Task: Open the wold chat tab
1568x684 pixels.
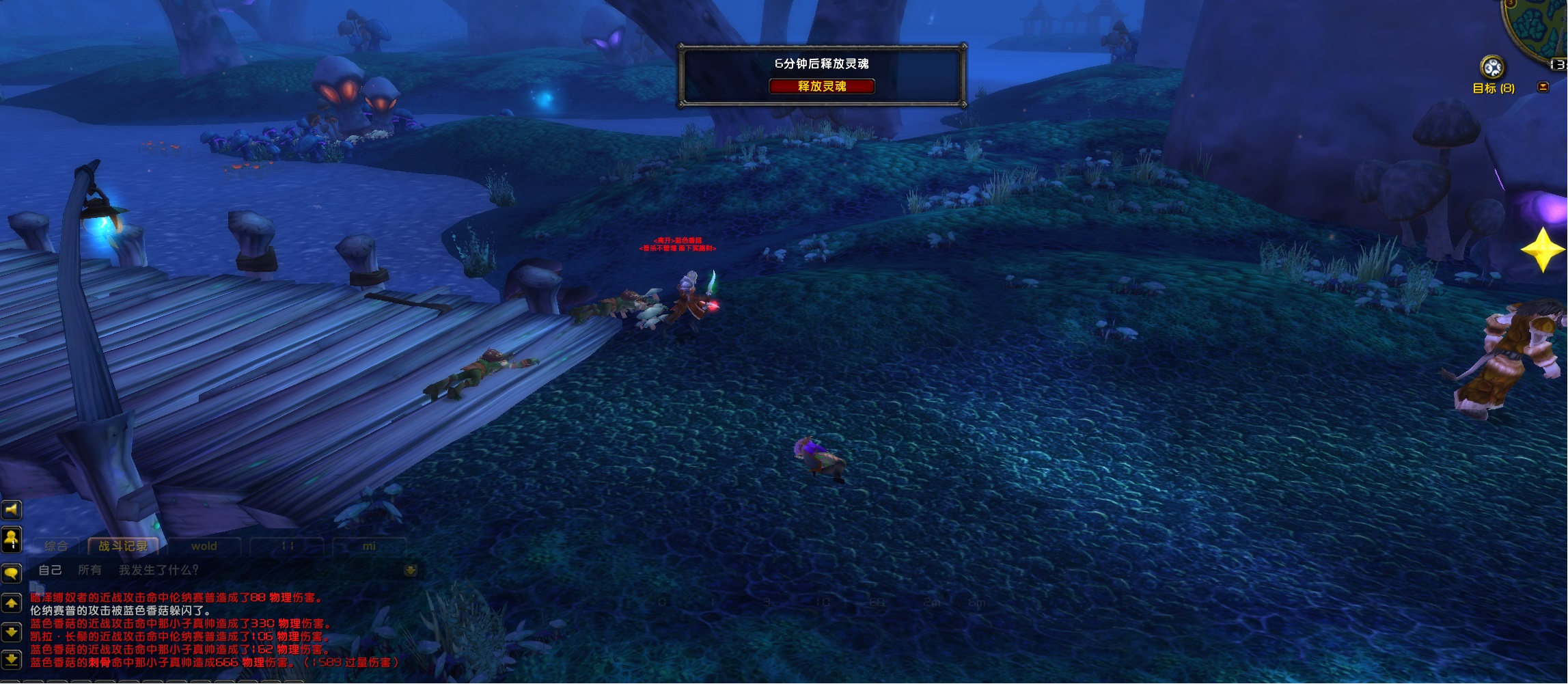Action: coord(204,546)
